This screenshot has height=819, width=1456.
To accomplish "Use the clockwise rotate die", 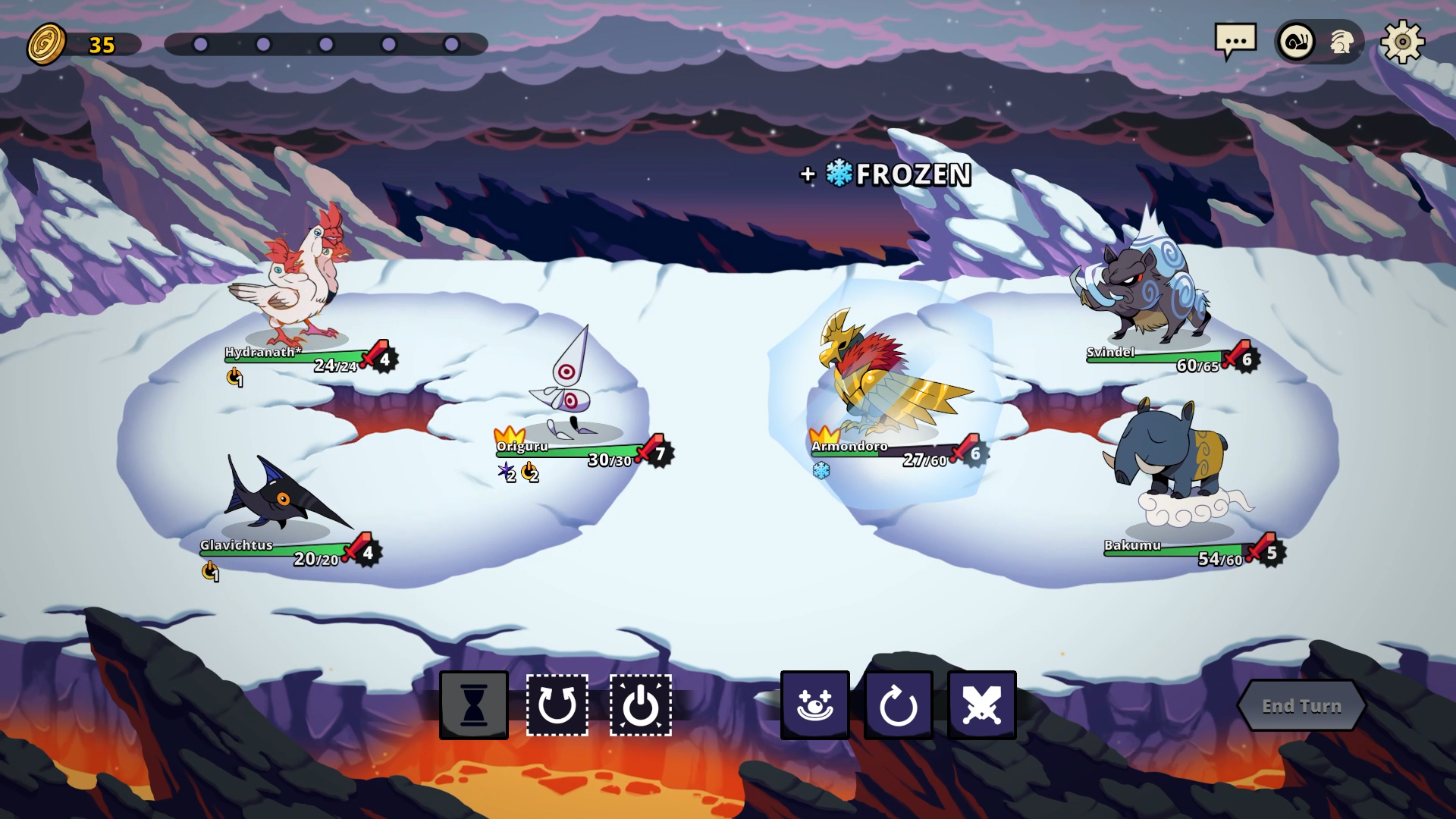I will [x=899, y=705].
